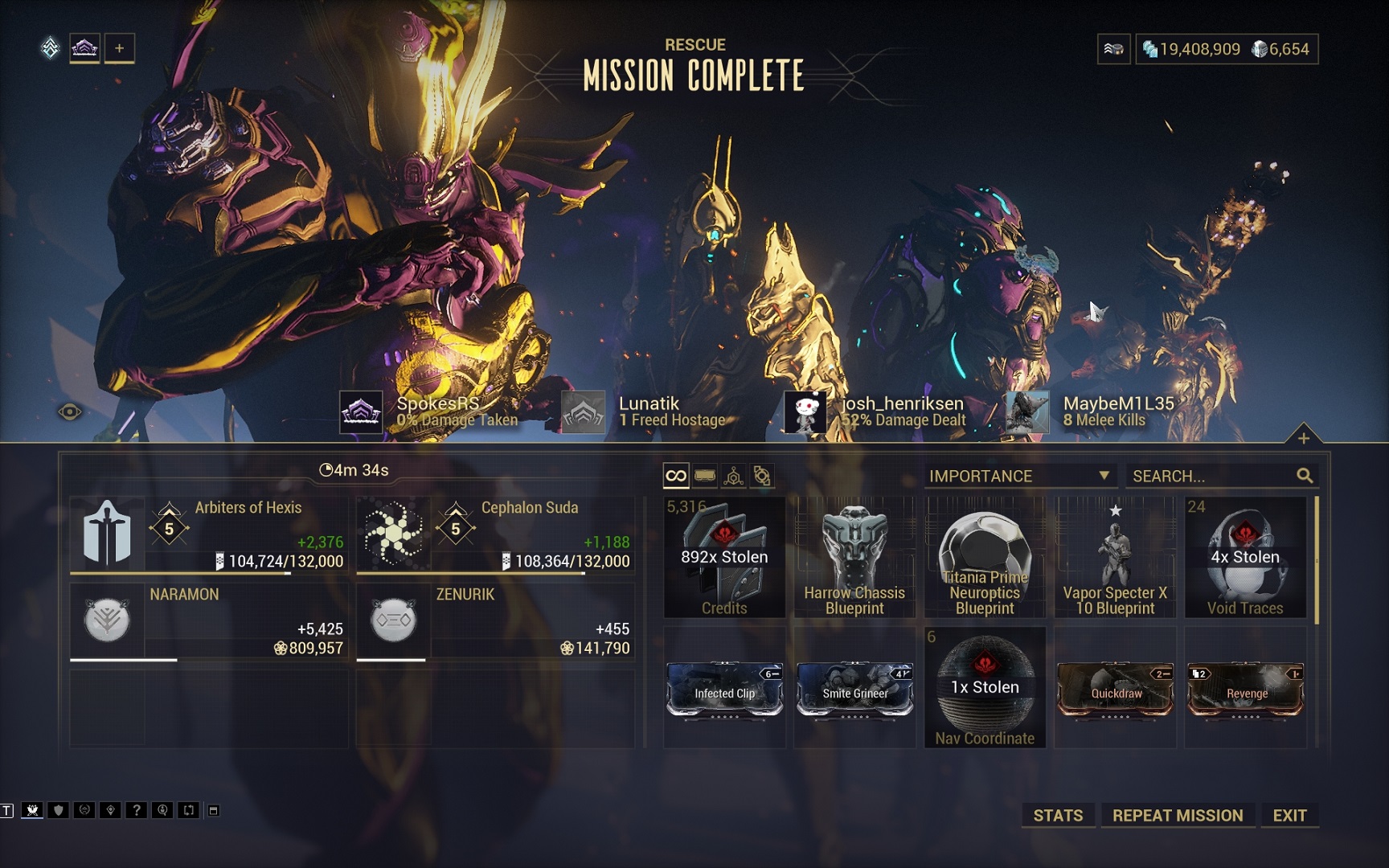
Task: Open the Arbiters of Hexis standing panel
Action: click(x=209, y=534)
